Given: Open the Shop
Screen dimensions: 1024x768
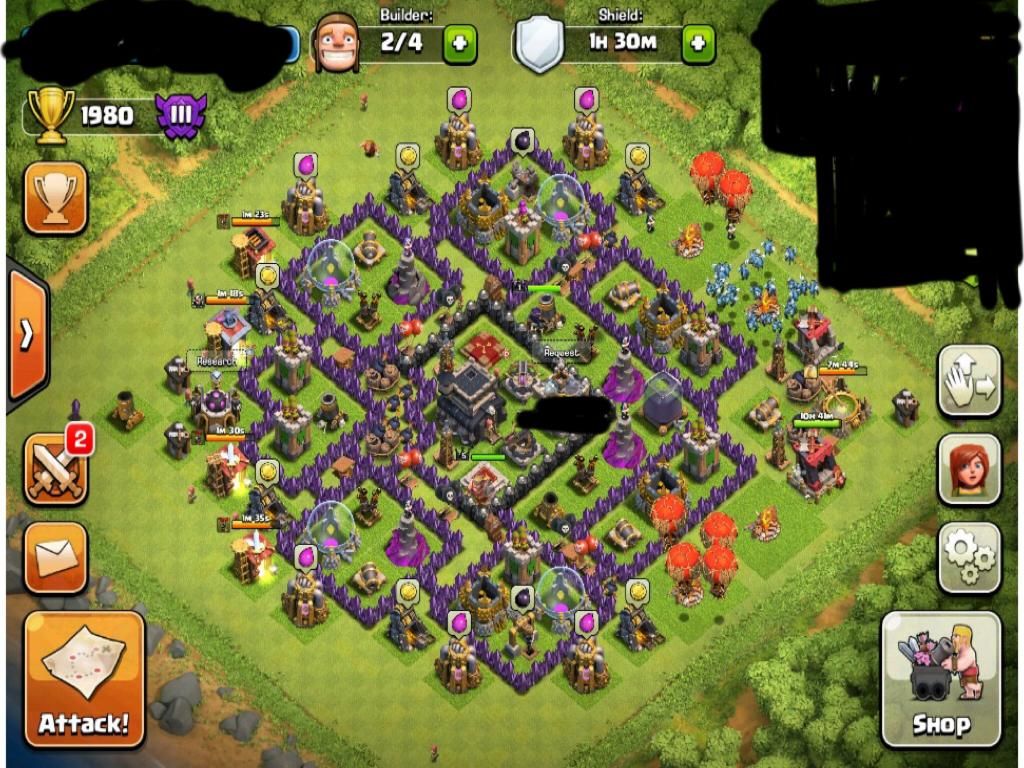Looking at the screenshot, I should 941,678.
